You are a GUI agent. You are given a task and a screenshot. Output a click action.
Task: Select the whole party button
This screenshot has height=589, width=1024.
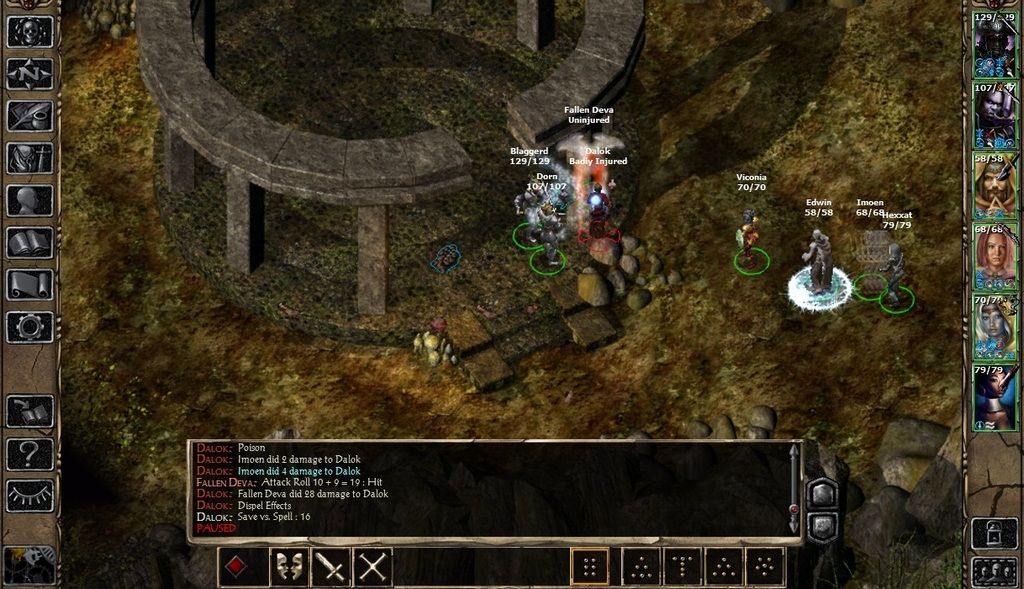pos(994,571)
